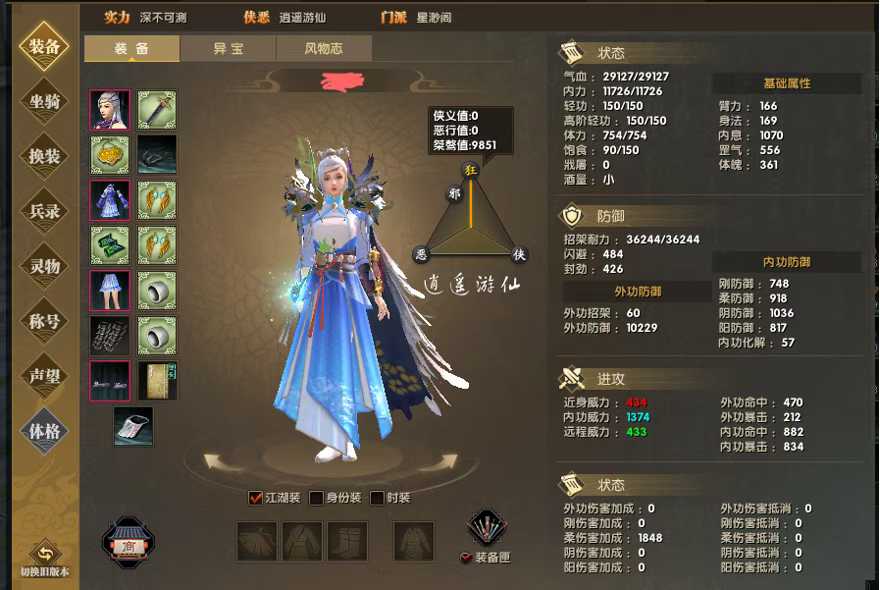The height and width of the screenshot is (590, 880).
Task: Toggle the 装备匣 checkbox
Action: coord(466,558)
